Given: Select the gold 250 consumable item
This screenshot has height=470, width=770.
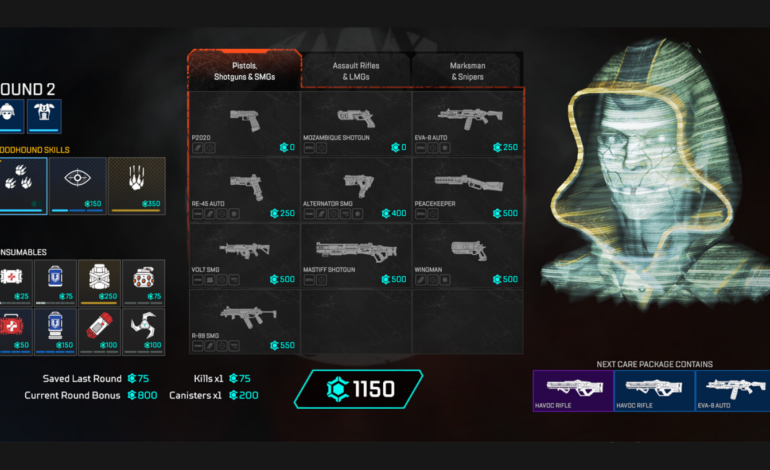Looking at the screenshot, I should click(x=100, y=282).
